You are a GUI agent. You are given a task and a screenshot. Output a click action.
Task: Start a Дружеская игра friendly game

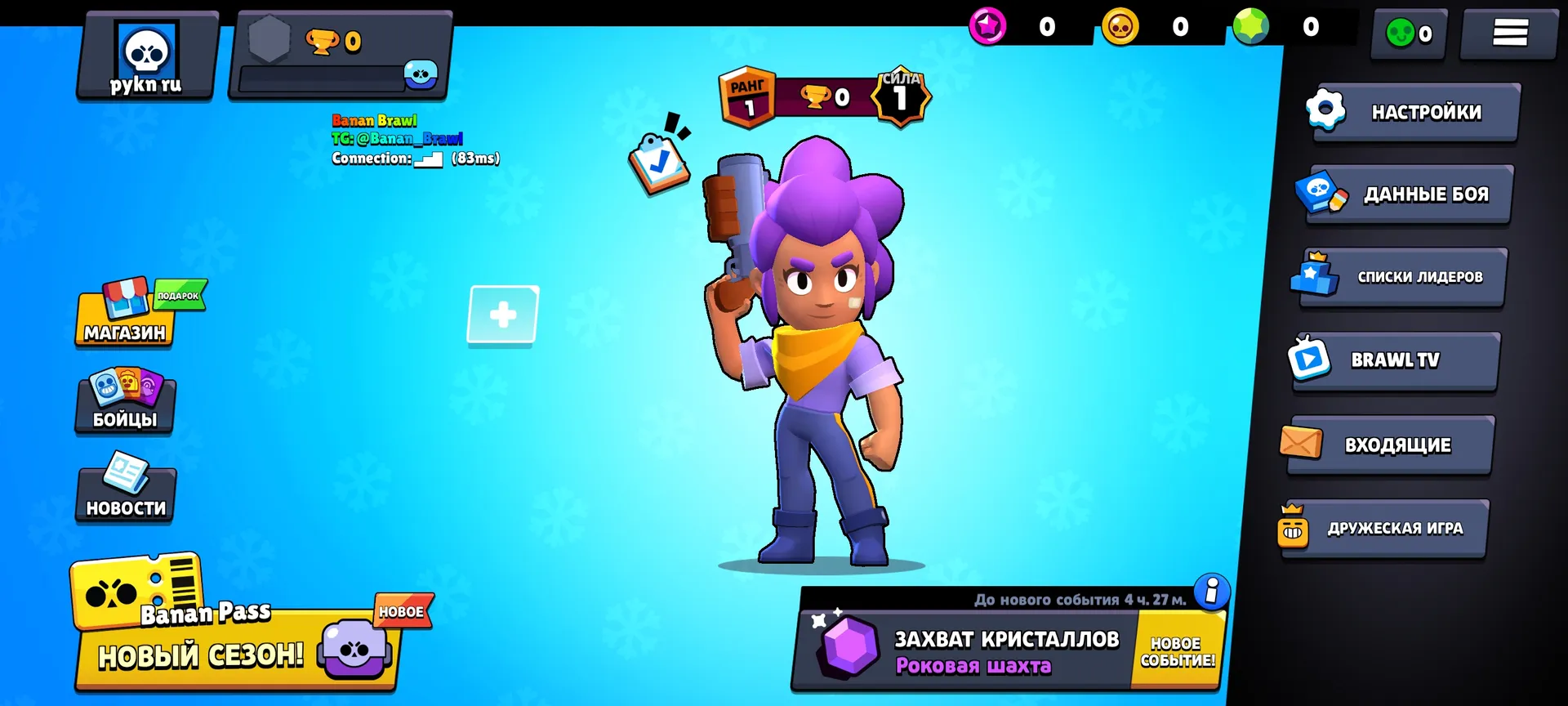1384,529
